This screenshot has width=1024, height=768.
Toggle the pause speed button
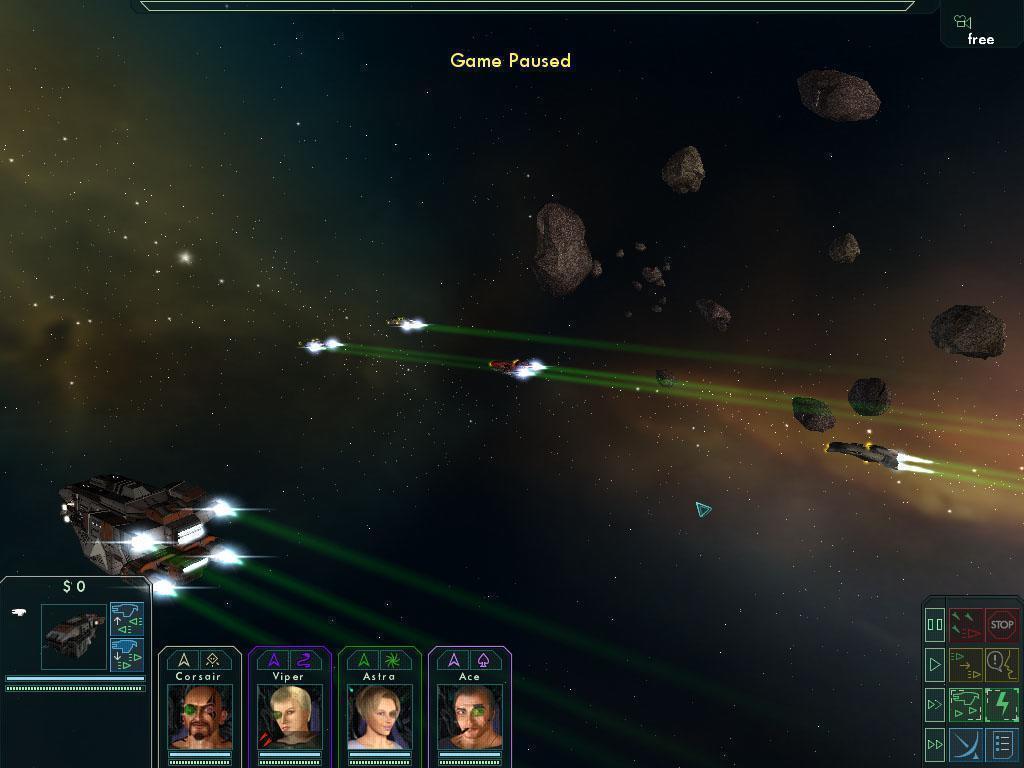point(935,625)
